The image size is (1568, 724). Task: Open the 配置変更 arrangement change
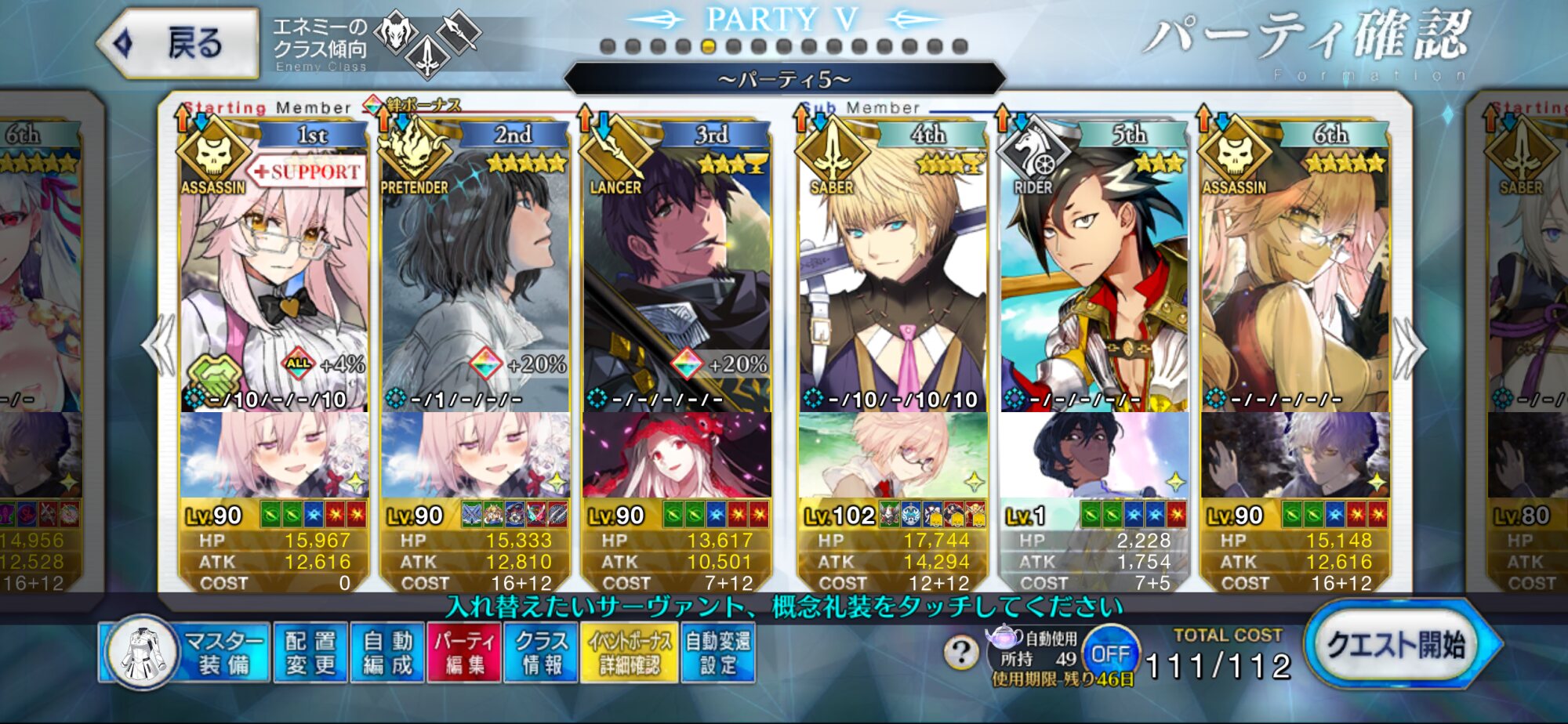click(310, 653)
